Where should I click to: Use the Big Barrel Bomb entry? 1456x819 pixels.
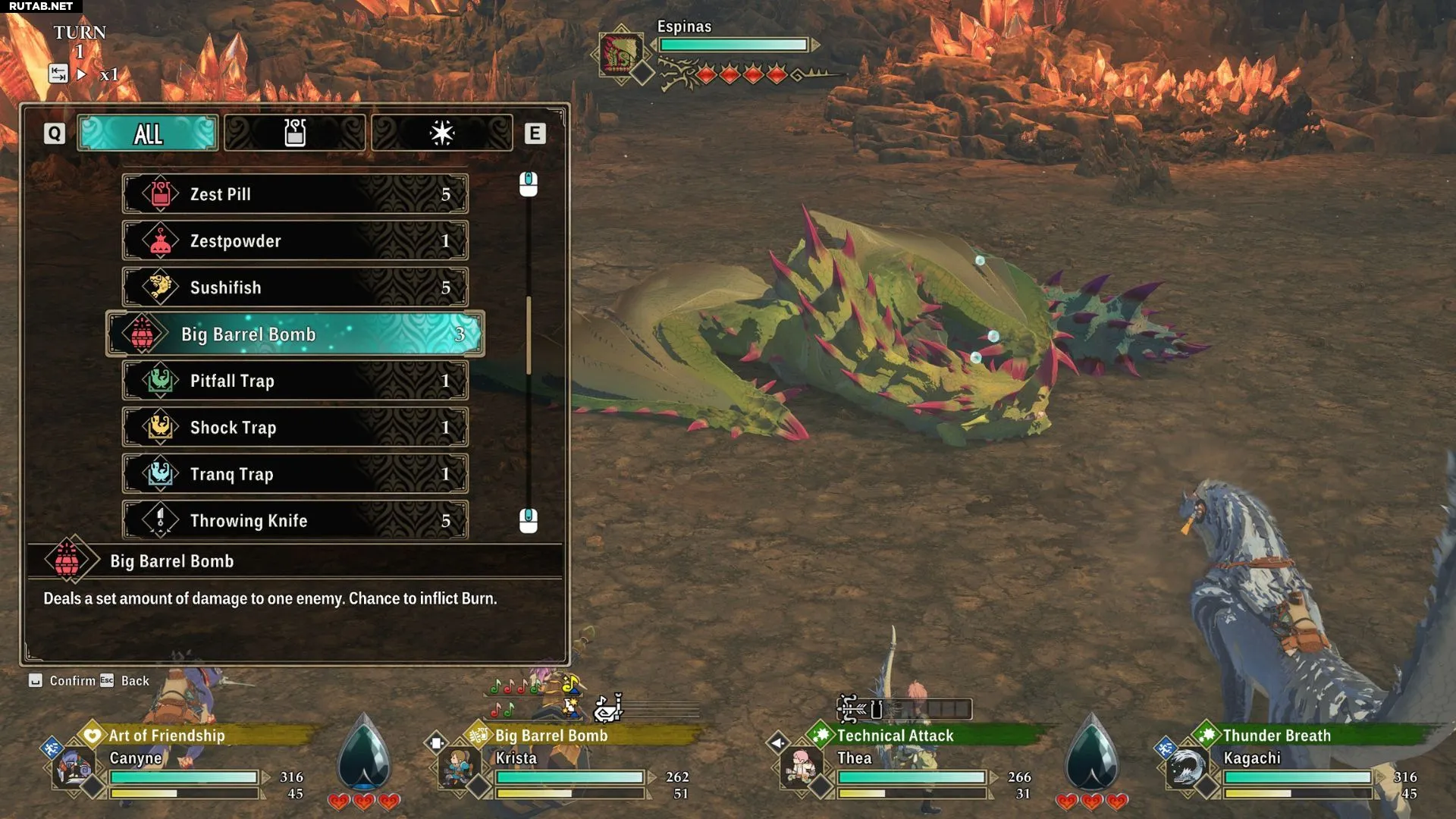pos(295,334)
